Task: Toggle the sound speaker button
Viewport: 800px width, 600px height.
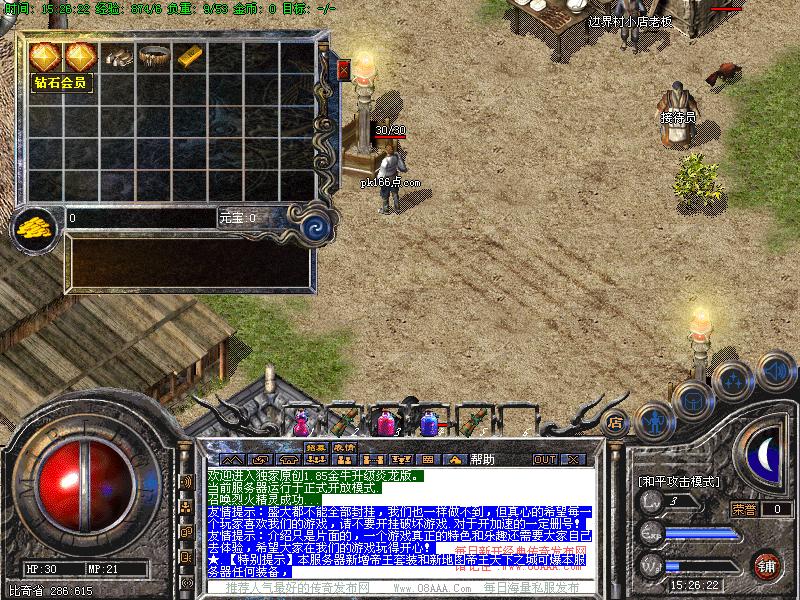Action: pos(775,371)
